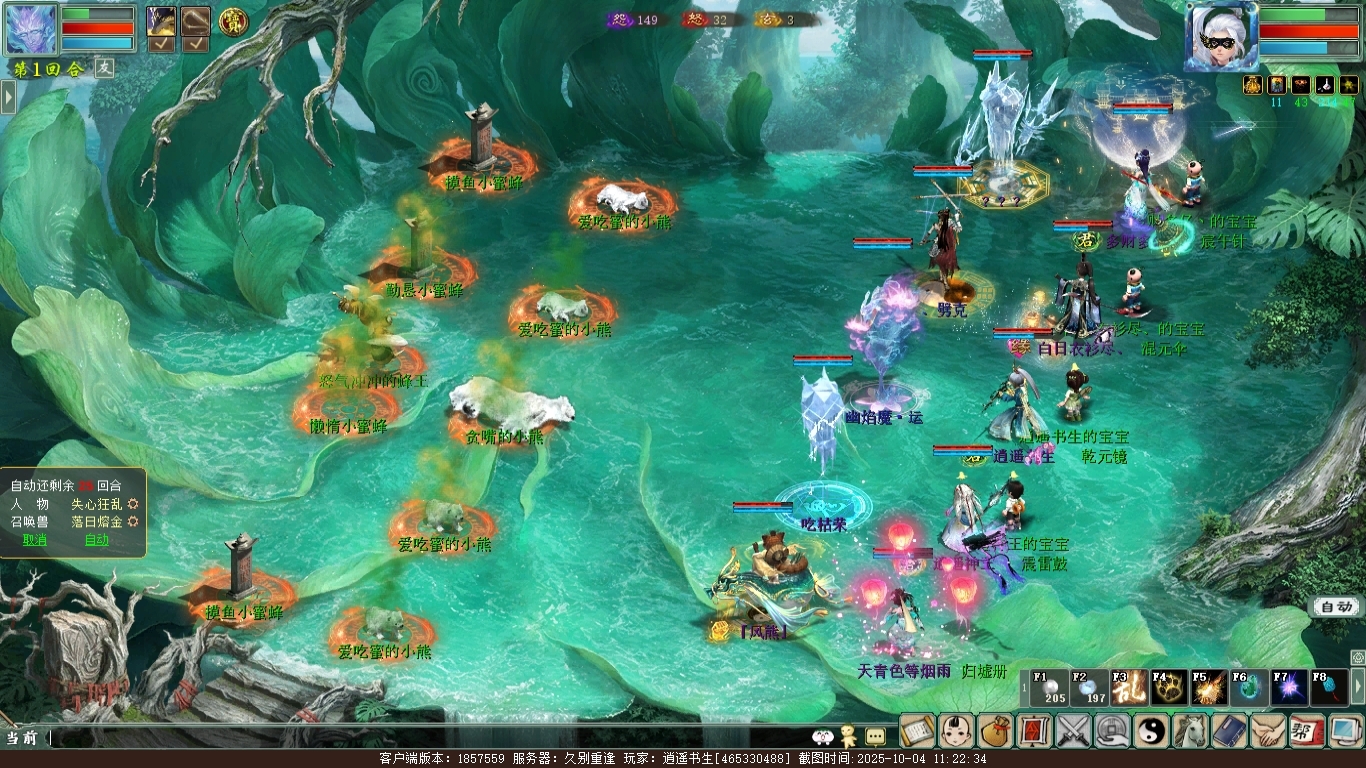This screenshot has height=768, width=1366.
Task: Open settings gear beside 落日熔金
Action: (x=133, y=522)
